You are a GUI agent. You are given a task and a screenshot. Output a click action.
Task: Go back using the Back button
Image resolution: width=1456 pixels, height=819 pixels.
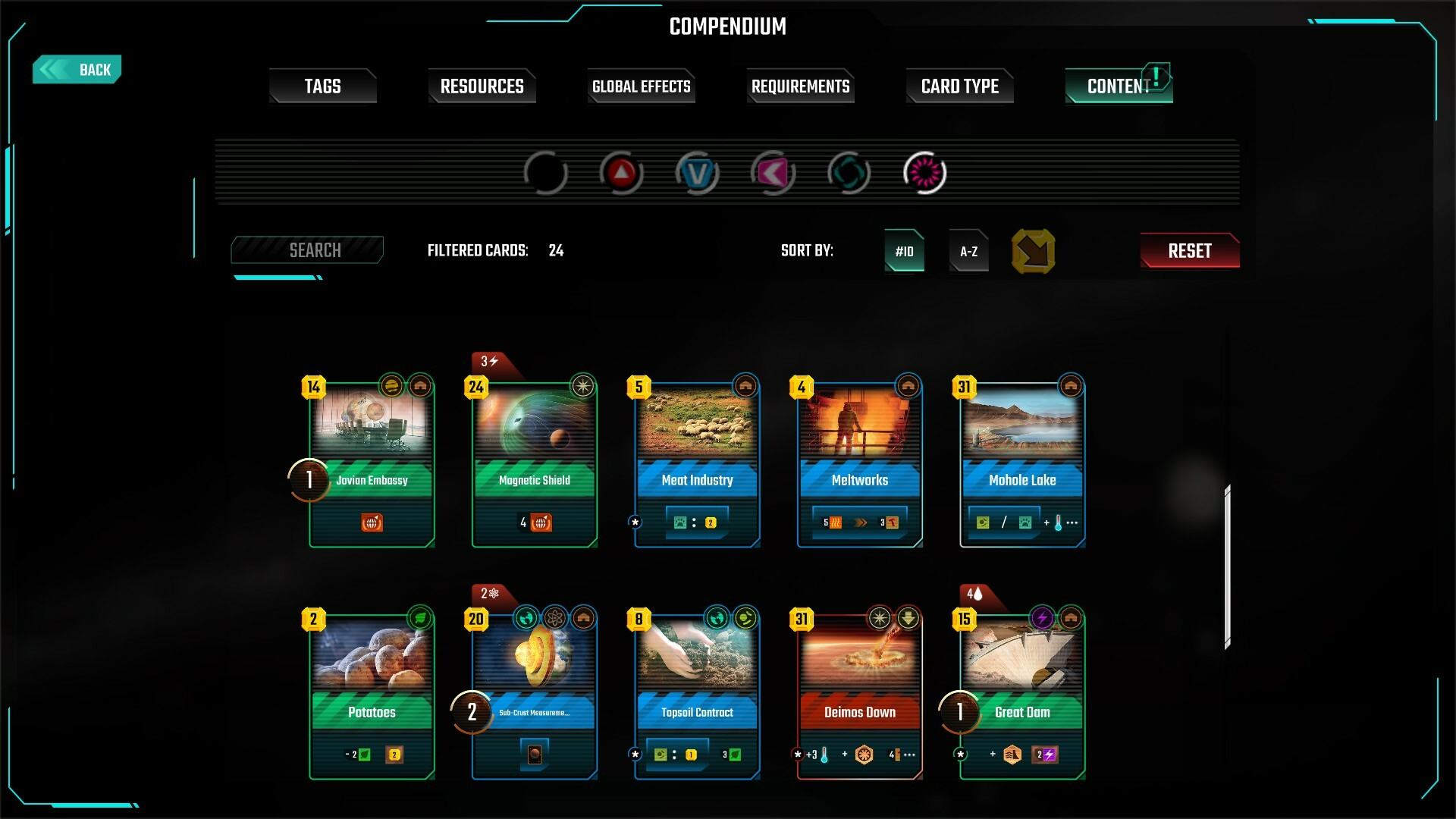pyautogui.click(x=77, y=70)
